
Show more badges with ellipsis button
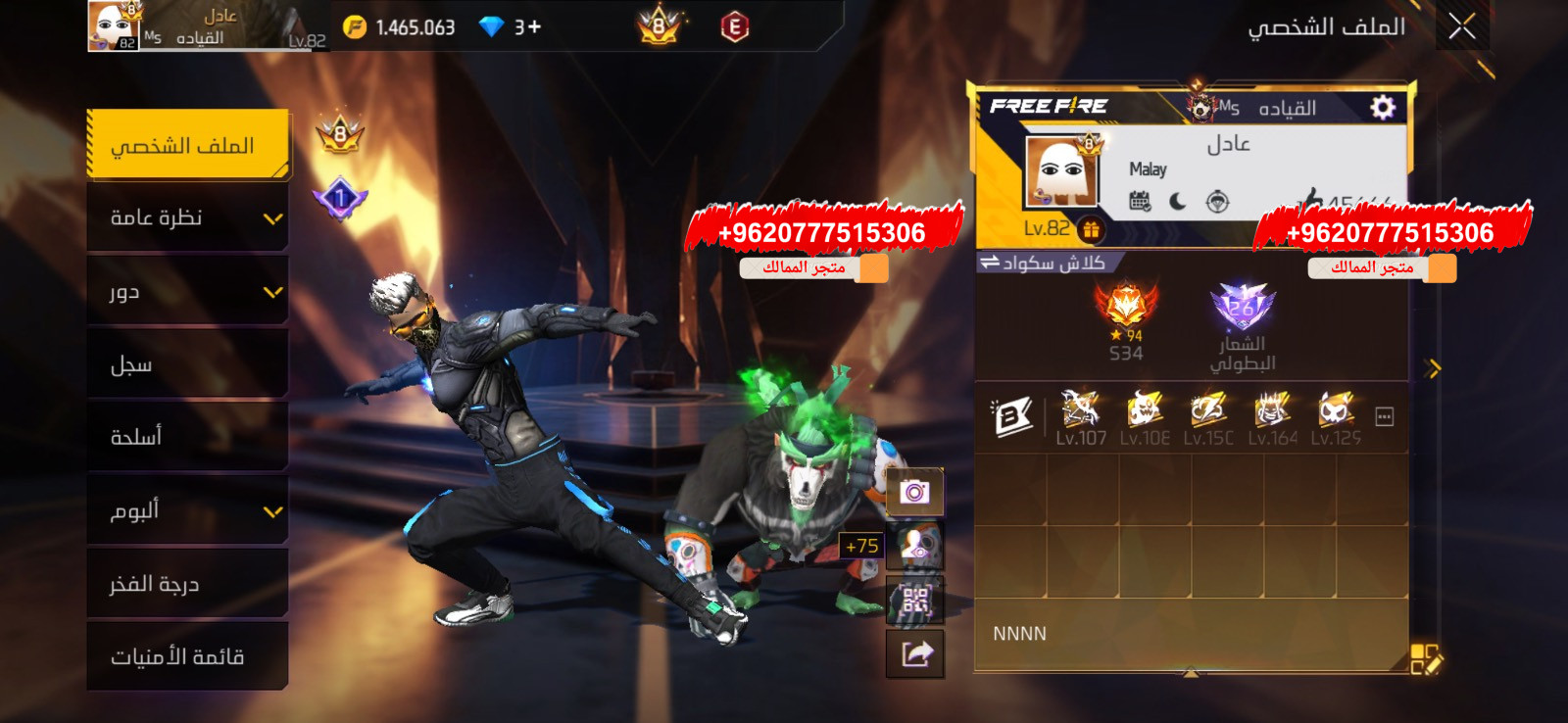1384,417
